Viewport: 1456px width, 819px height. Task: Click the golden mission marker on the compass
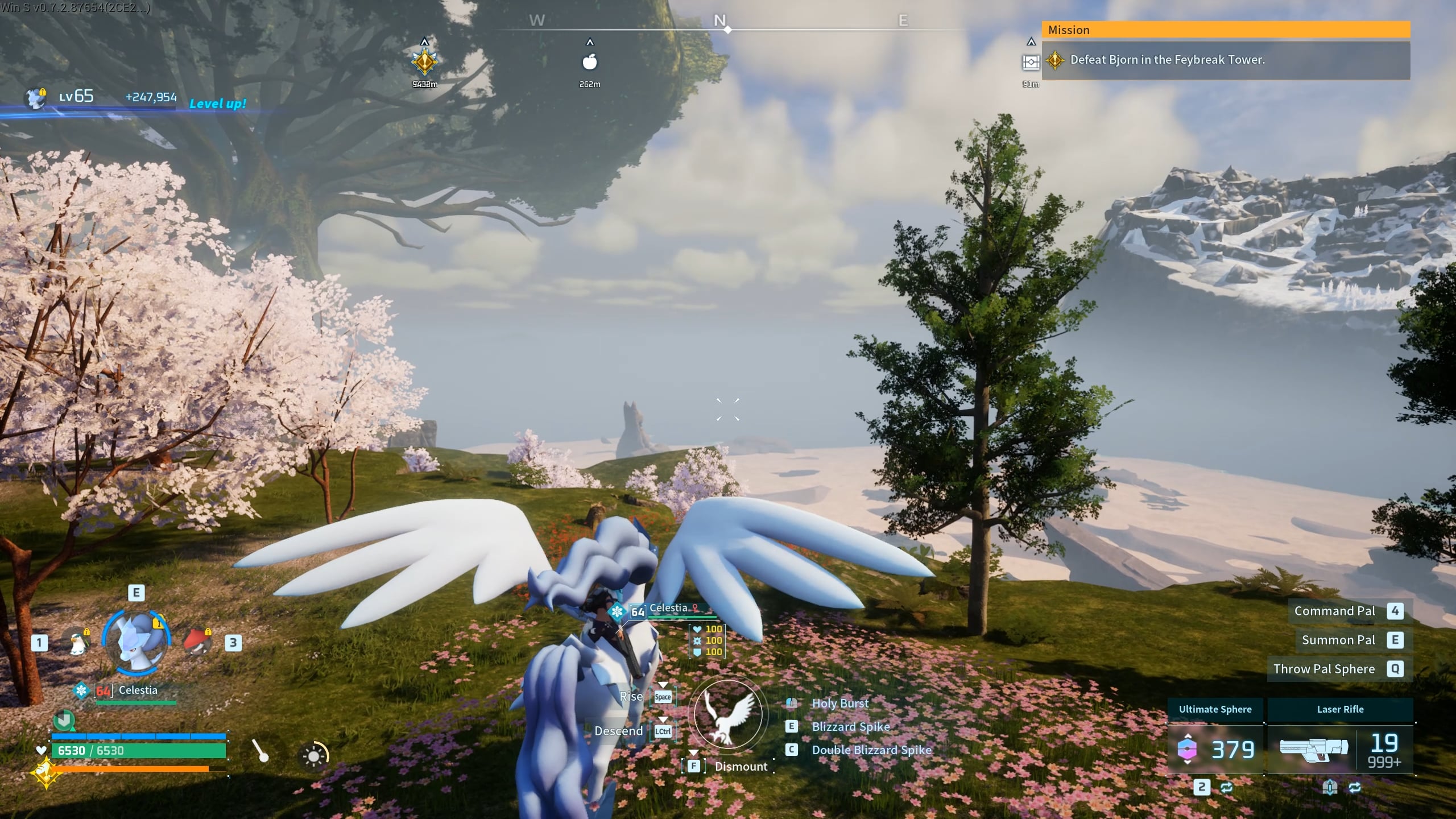click(x=424, y=61)
